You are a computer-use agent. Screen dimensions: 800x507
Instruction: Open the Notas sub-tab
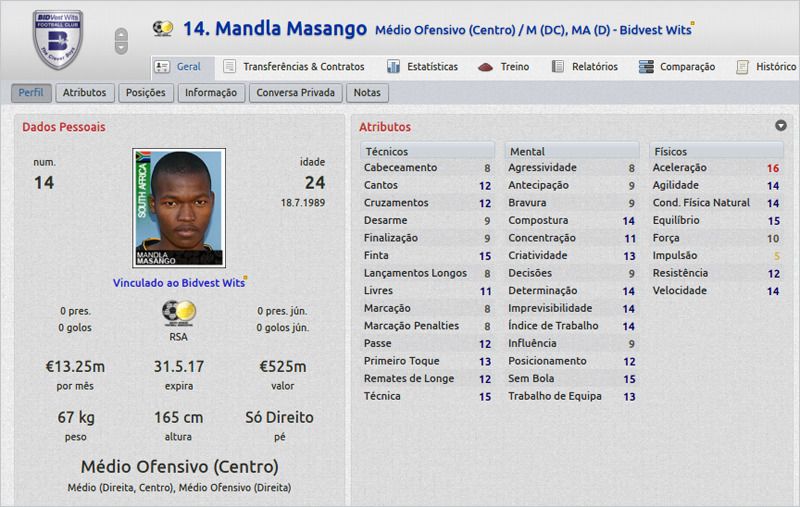pyautogui.click(x=368, y=93)
